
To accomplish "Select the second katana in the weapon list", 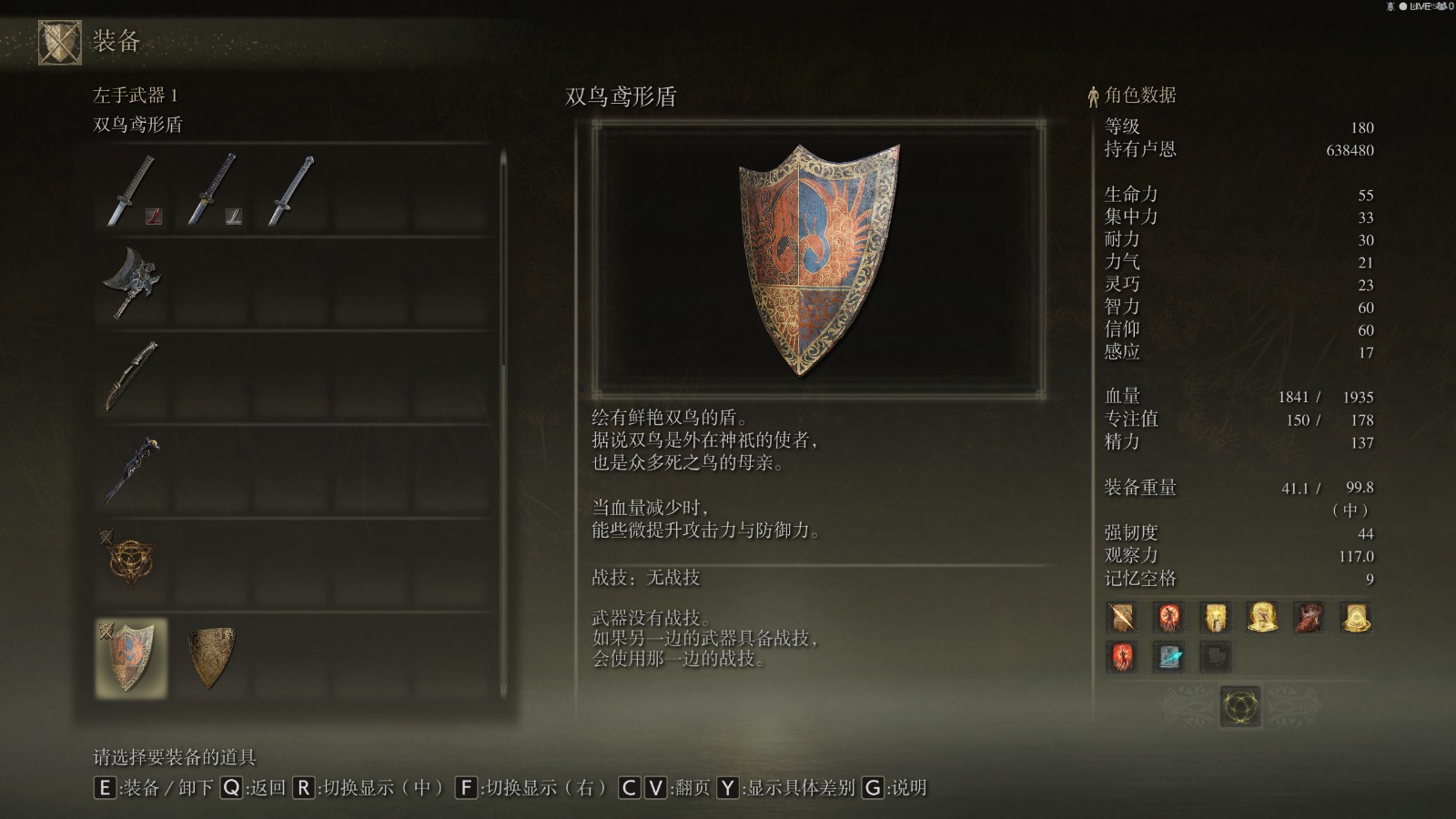I will 212,191.
